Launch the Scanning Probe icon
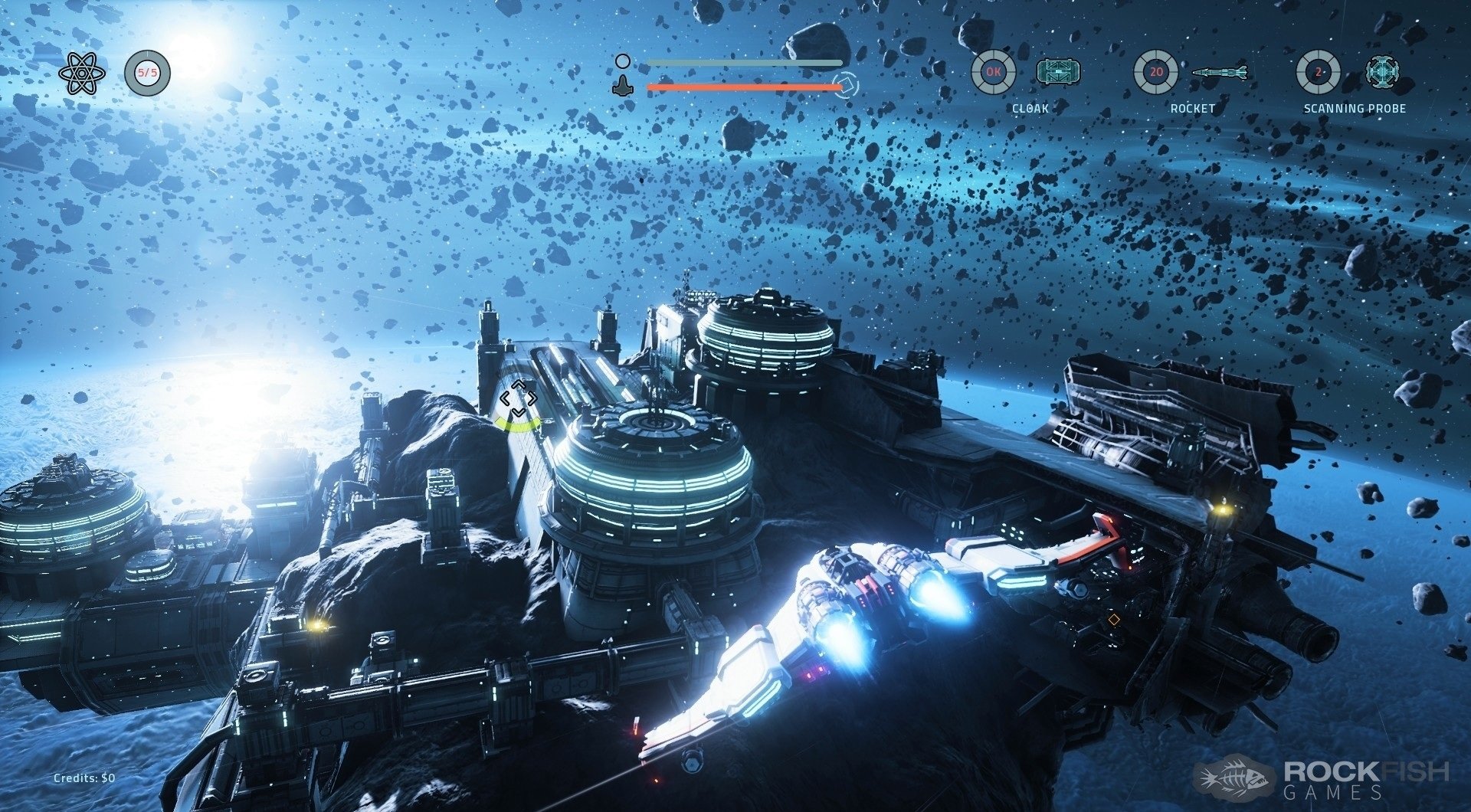The image size is (1471, 812). pos(1382,72)
